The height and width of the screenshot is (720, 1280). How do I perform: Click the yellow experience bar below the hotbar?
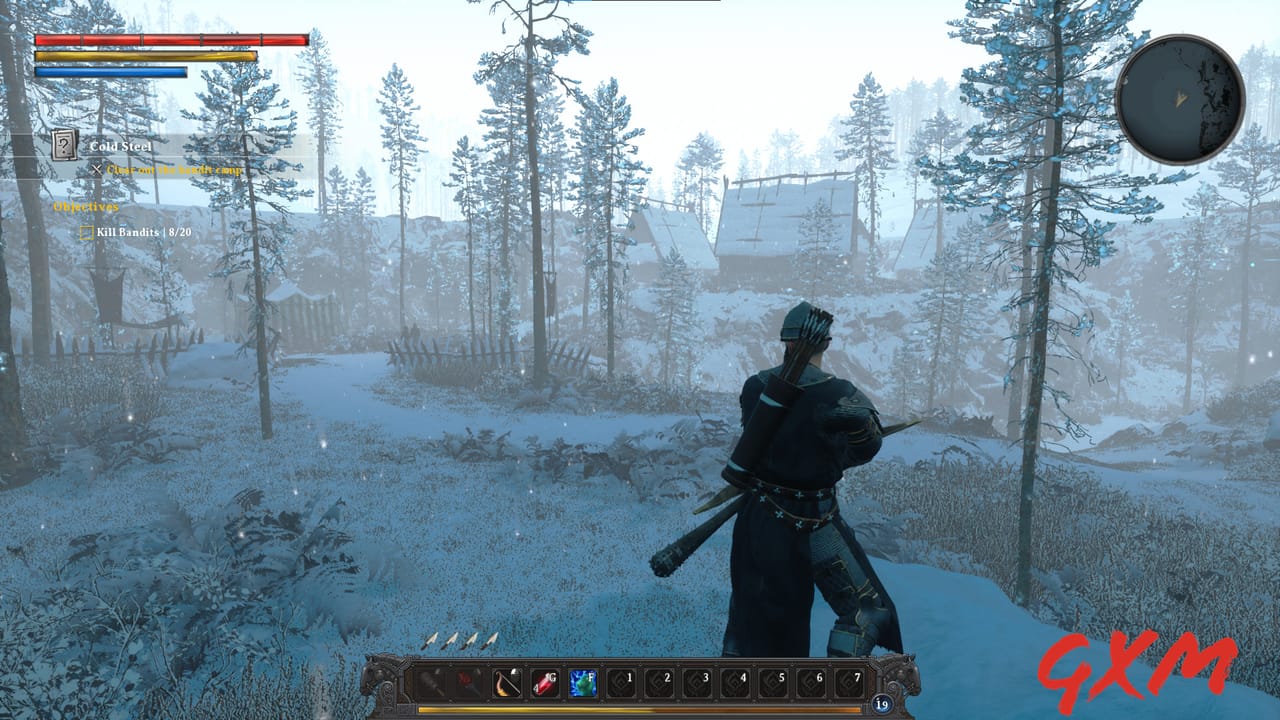click(640, 707)
